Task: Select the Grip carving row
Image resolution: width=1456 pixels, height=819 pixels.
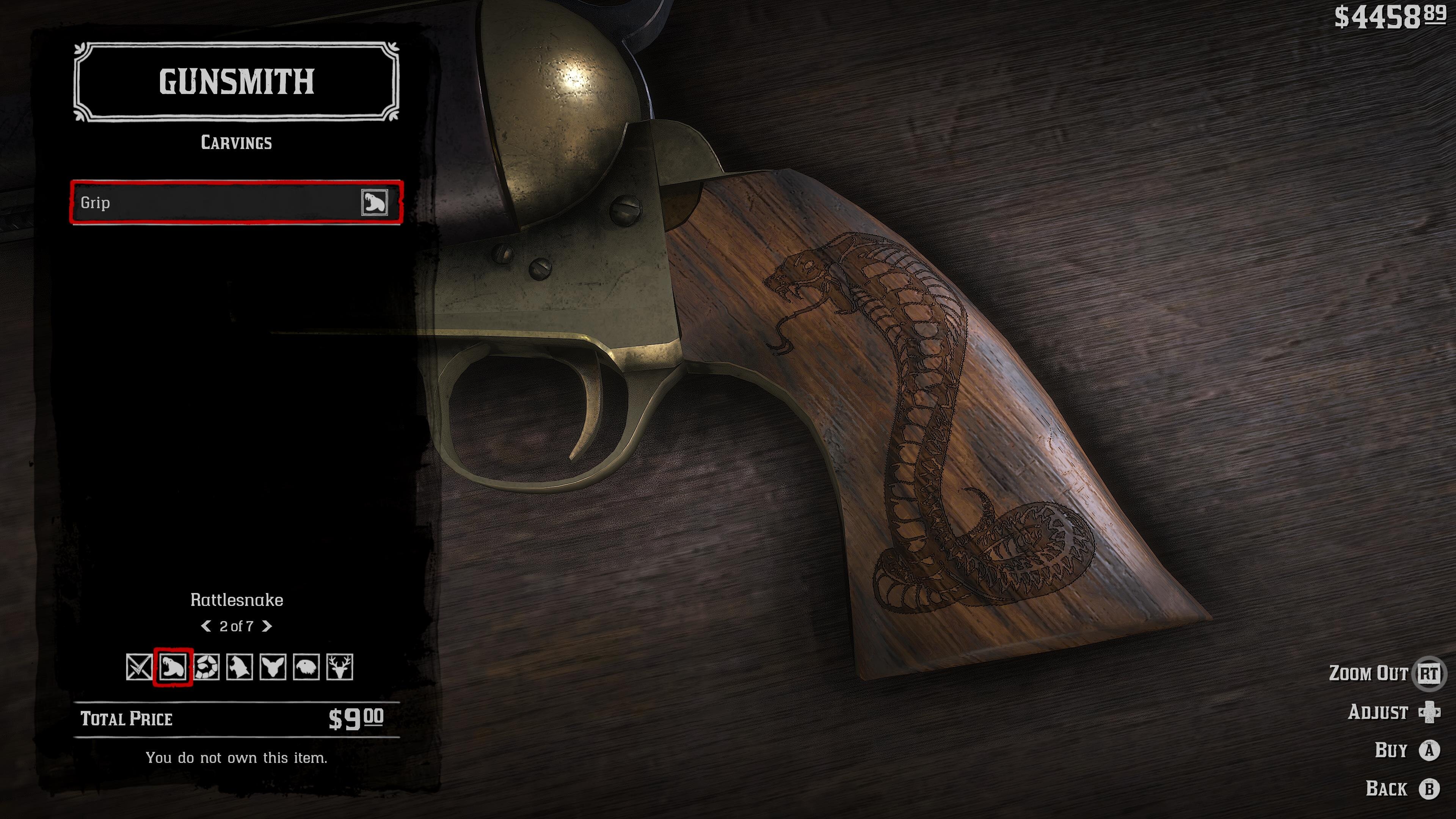Action: (236, 202)
